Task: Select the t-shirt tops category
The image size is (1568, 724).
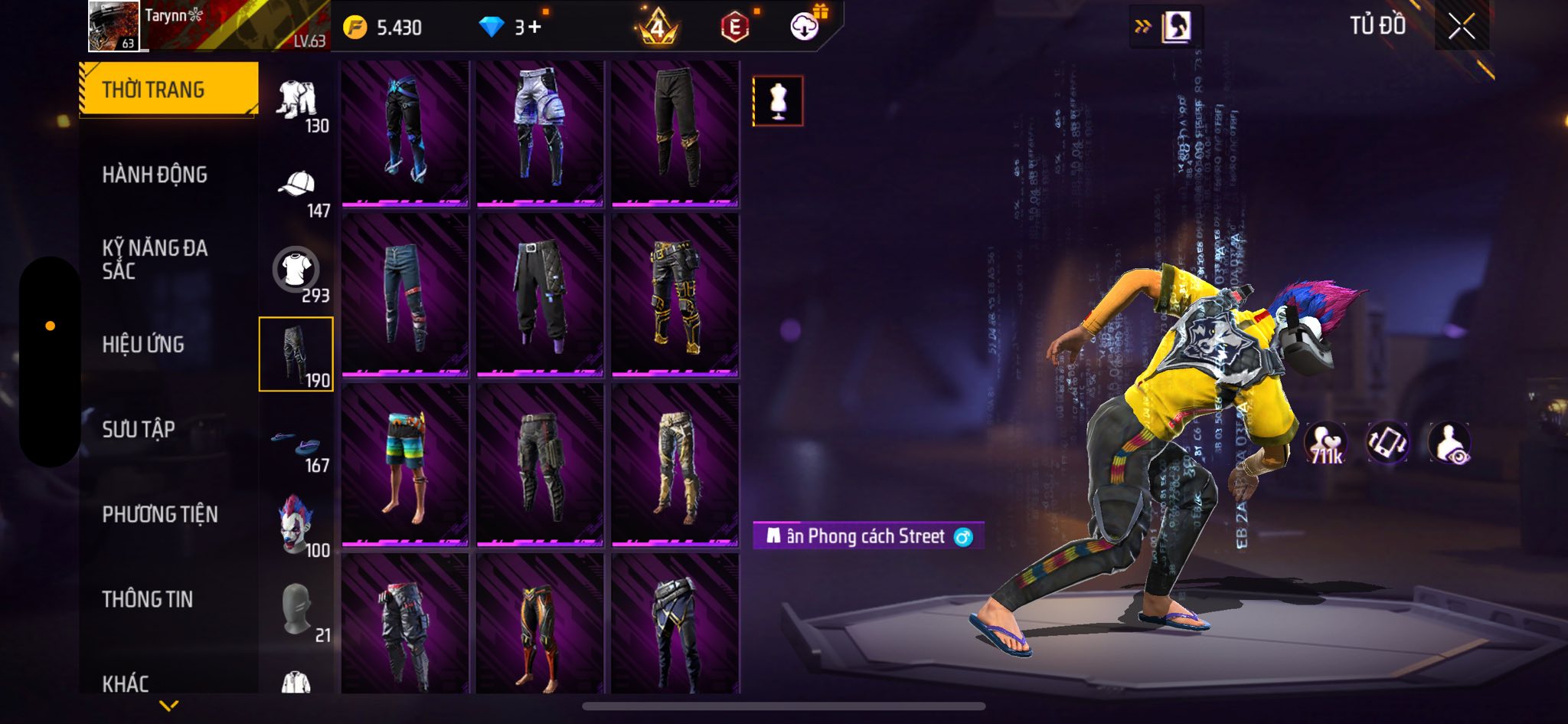Action: click(296, 270)
